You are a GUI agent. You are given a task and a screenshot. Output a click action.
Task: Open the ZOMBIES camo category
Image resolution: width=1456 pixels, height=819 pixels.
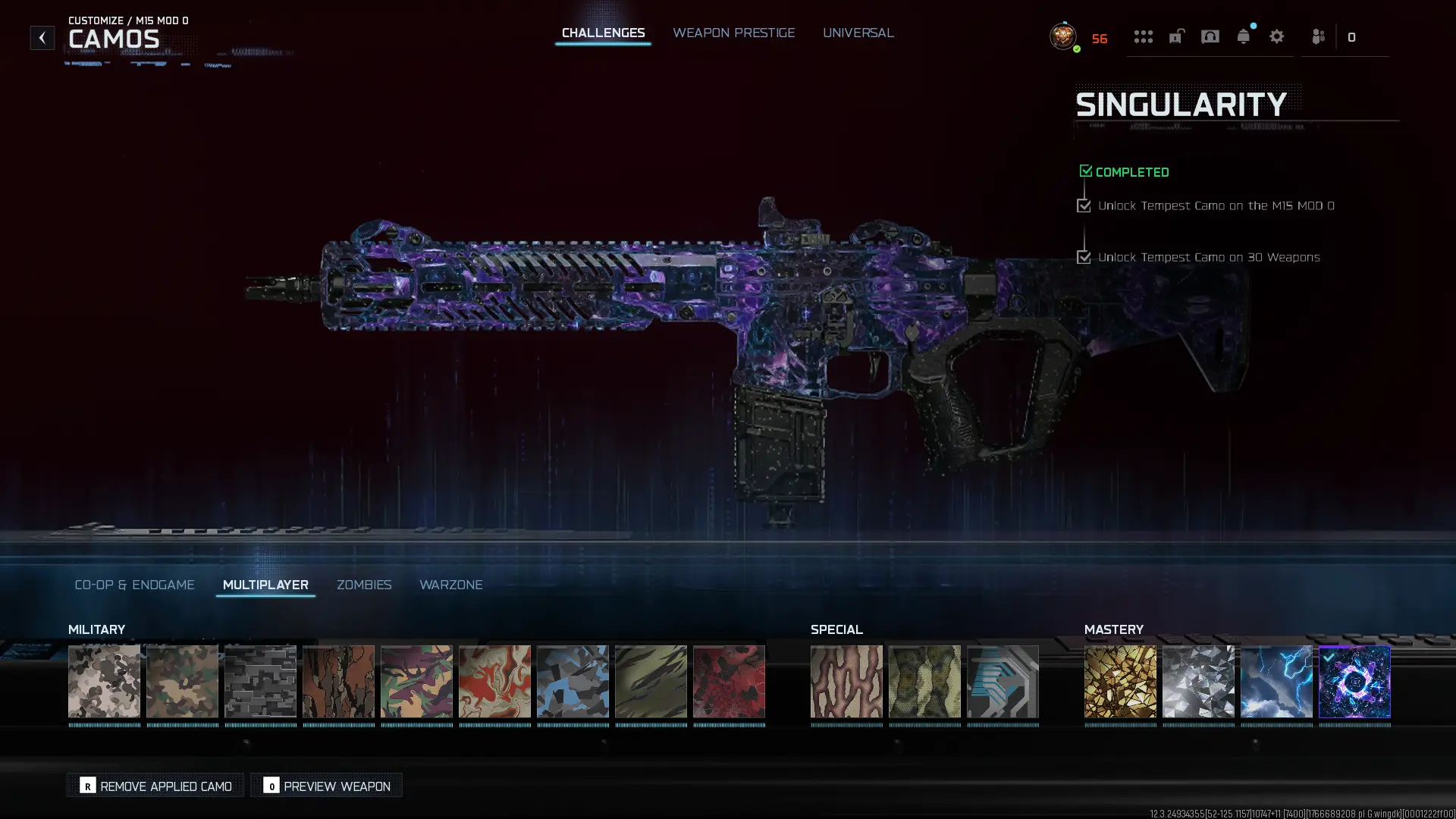click(x=364, y=585)
